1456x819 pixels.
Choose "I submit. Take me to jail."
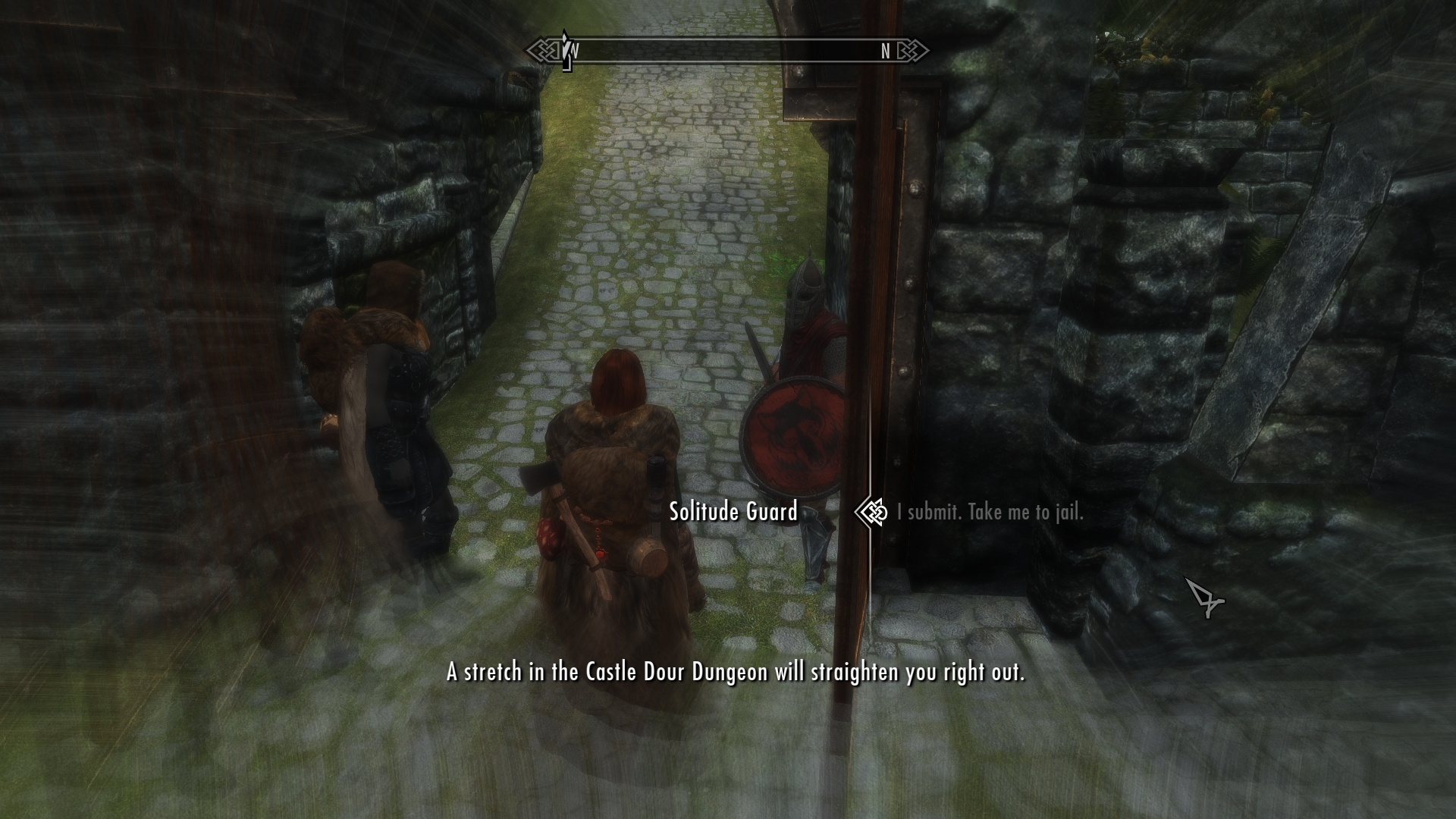pyautogui.click(x=990, y=513)
